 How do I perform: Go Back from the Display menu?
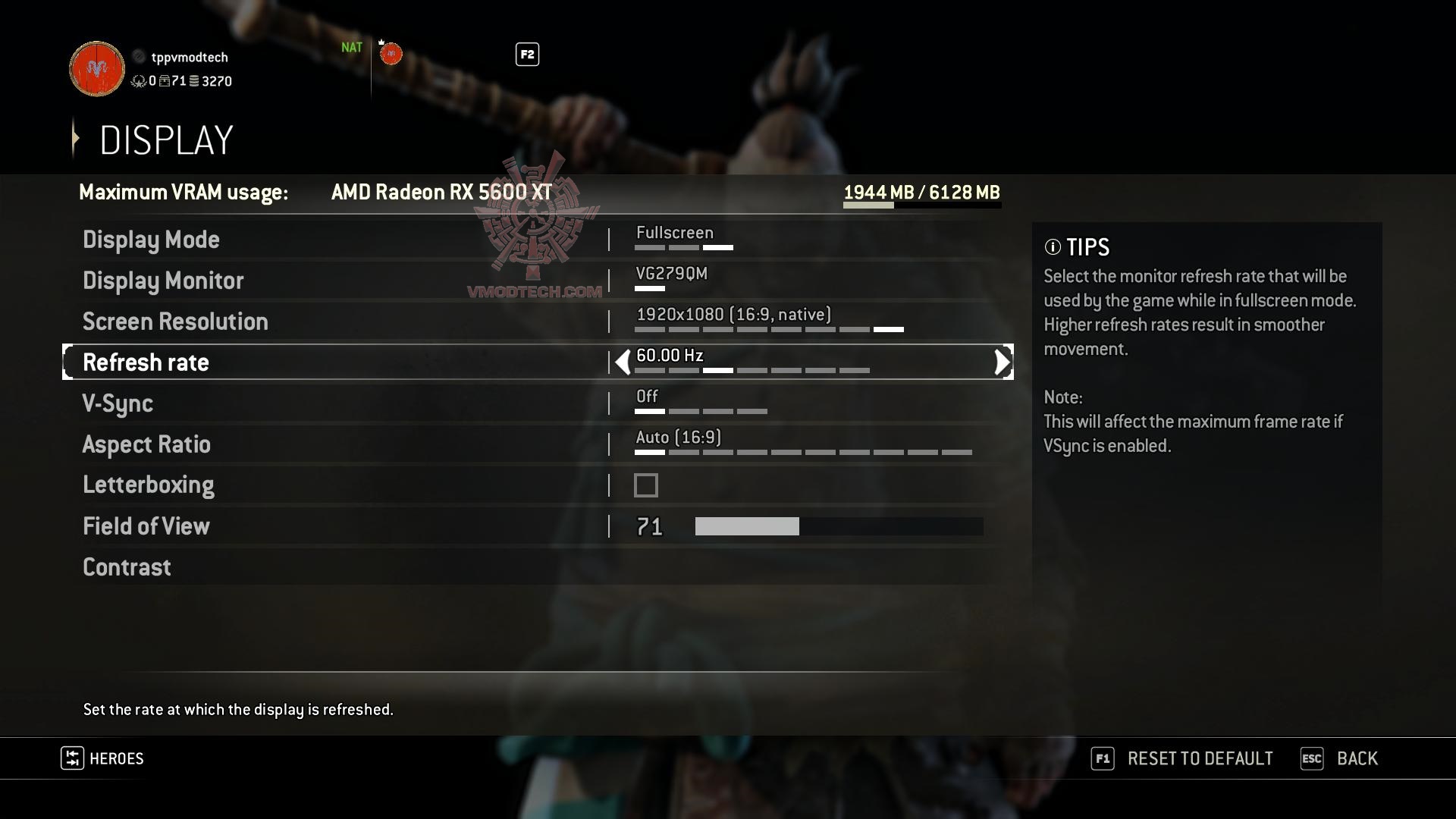coord(1356,758)
